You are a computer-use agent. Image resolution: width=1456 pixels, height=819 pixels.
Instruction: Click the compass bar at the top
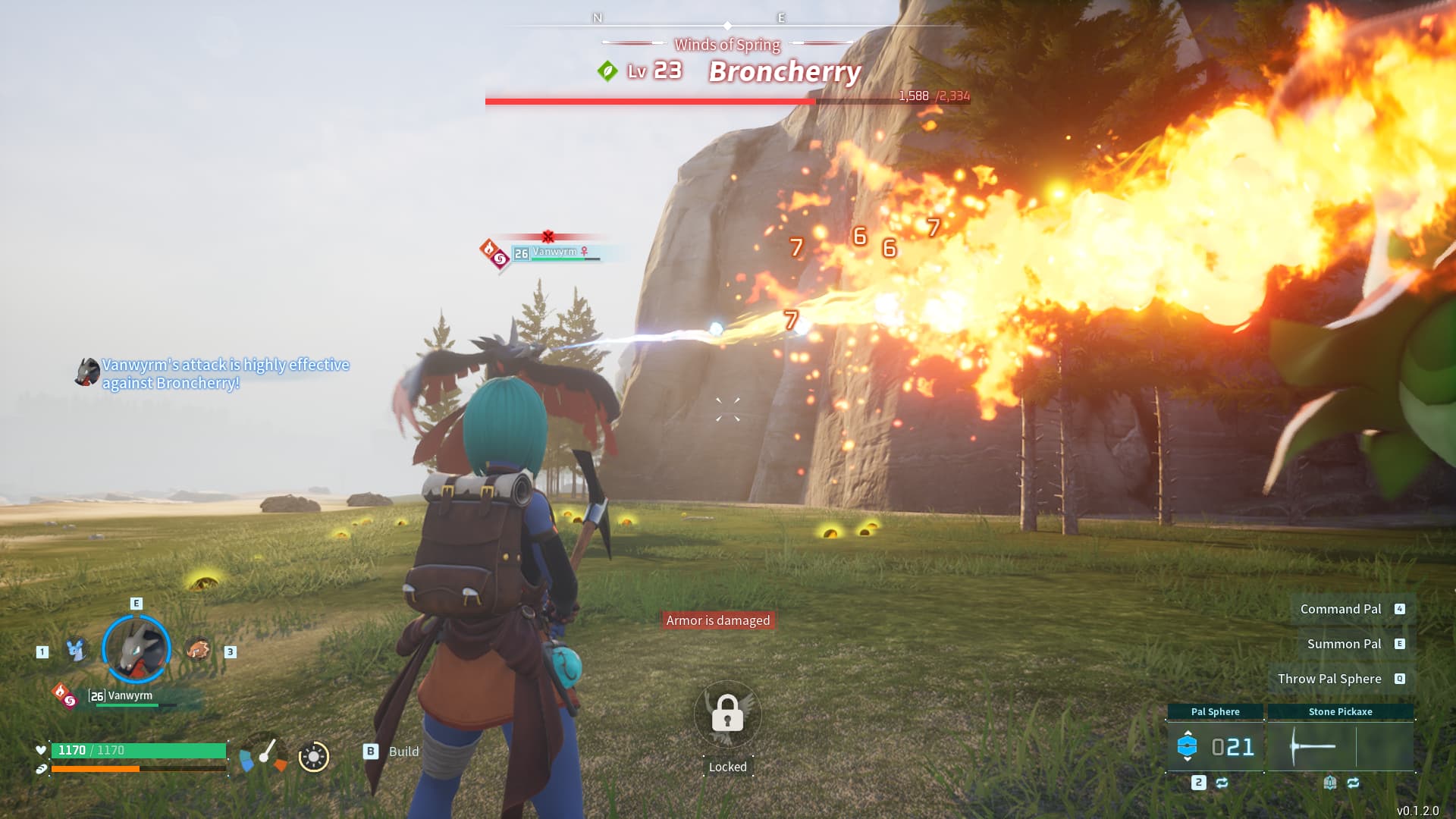727,25
